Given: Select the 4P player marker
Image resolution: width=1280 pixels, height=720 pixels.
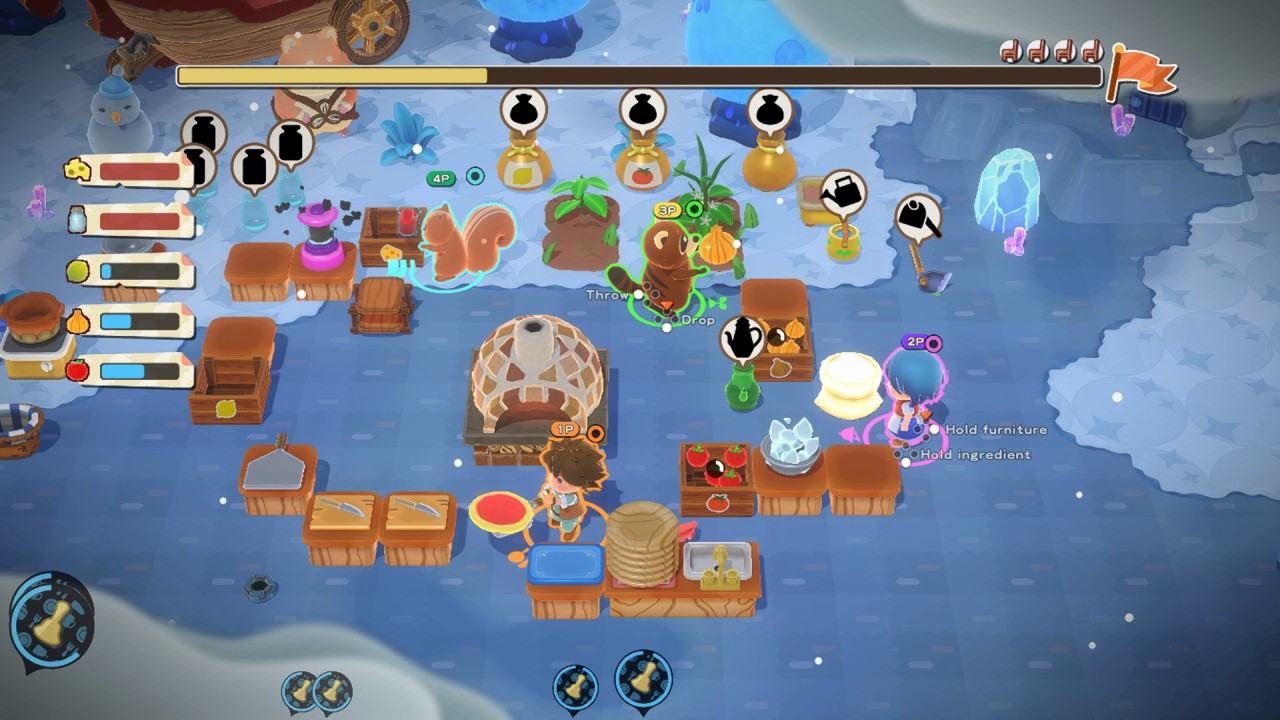Looking at the screenshot, I should [441, 178].
